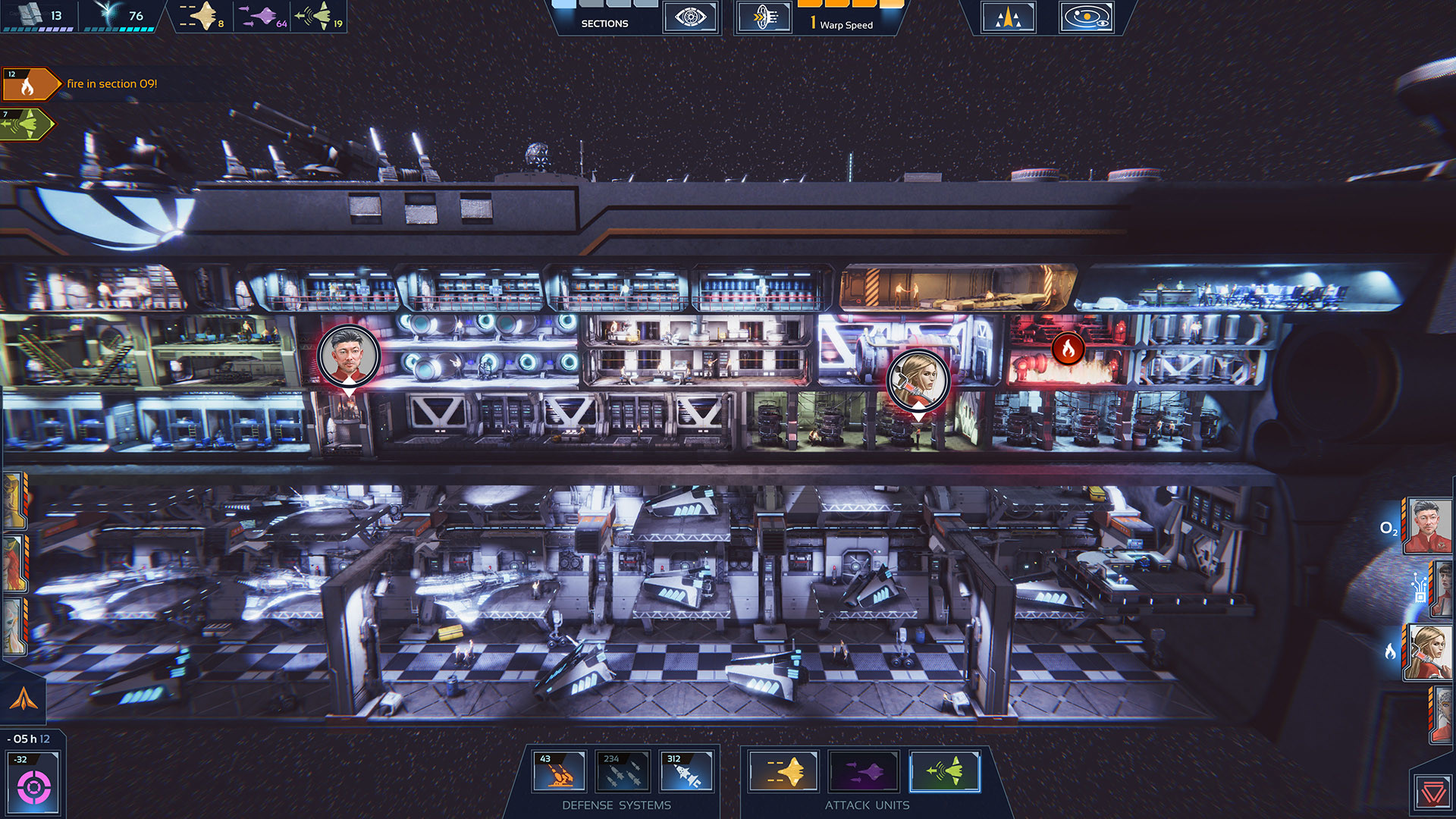
Task: Open the ATTACK UNITS panel header
Action: [x=865, y=805]
